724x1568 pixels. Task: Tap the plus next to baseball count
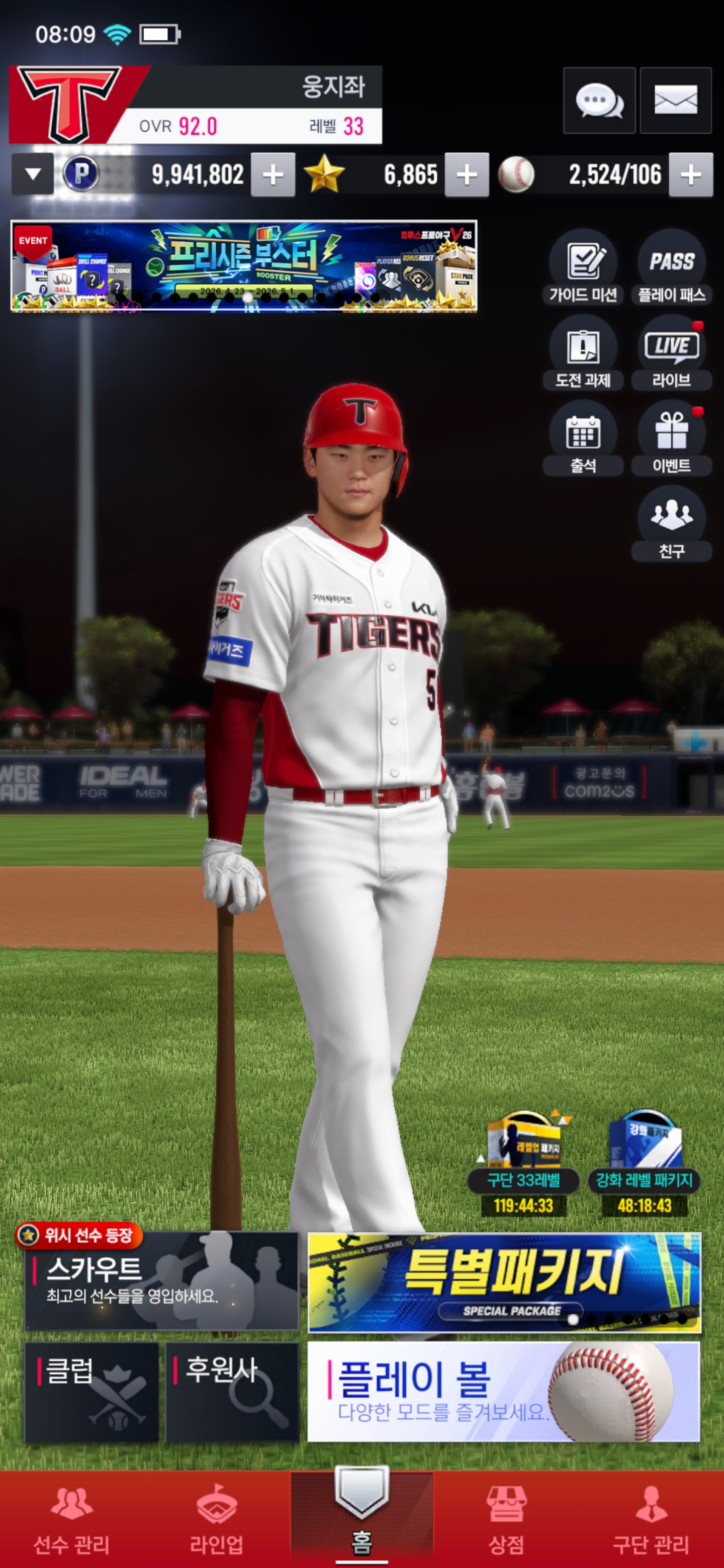(690, 175)
